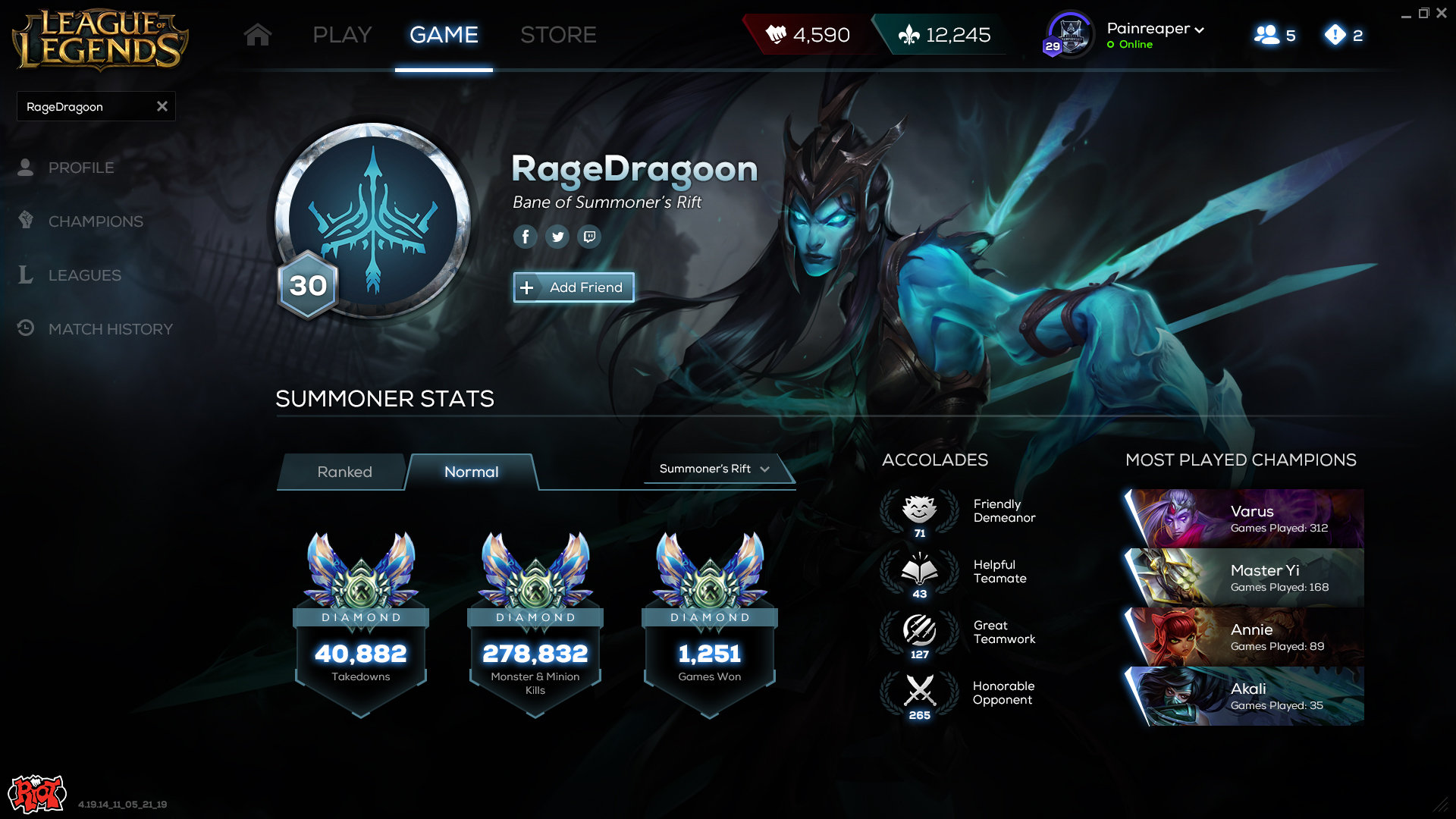Expand the Summoner's Rift dropdown

(x=714, y=469)
